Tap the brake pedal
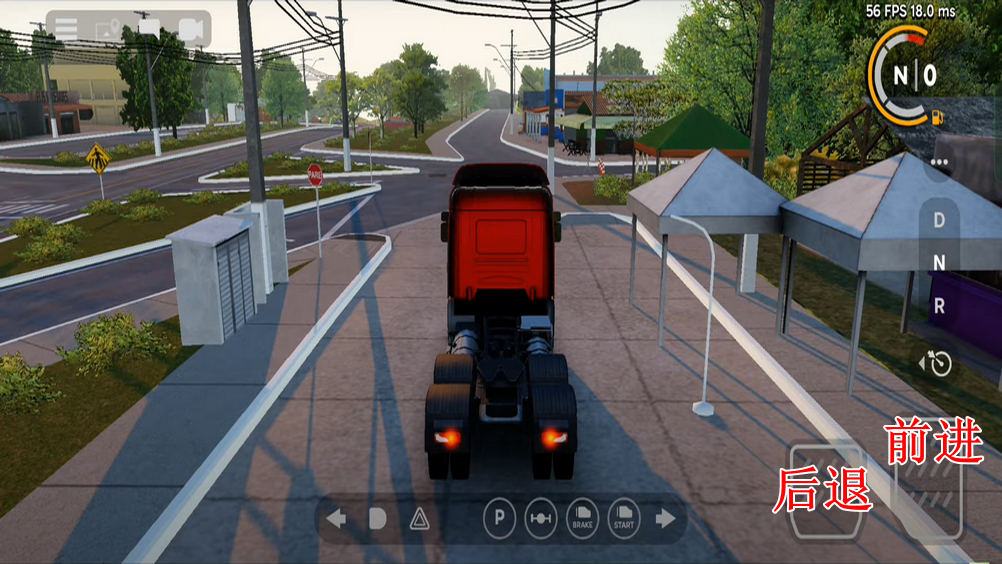The image size is (1002, 564). coord(825,492)
